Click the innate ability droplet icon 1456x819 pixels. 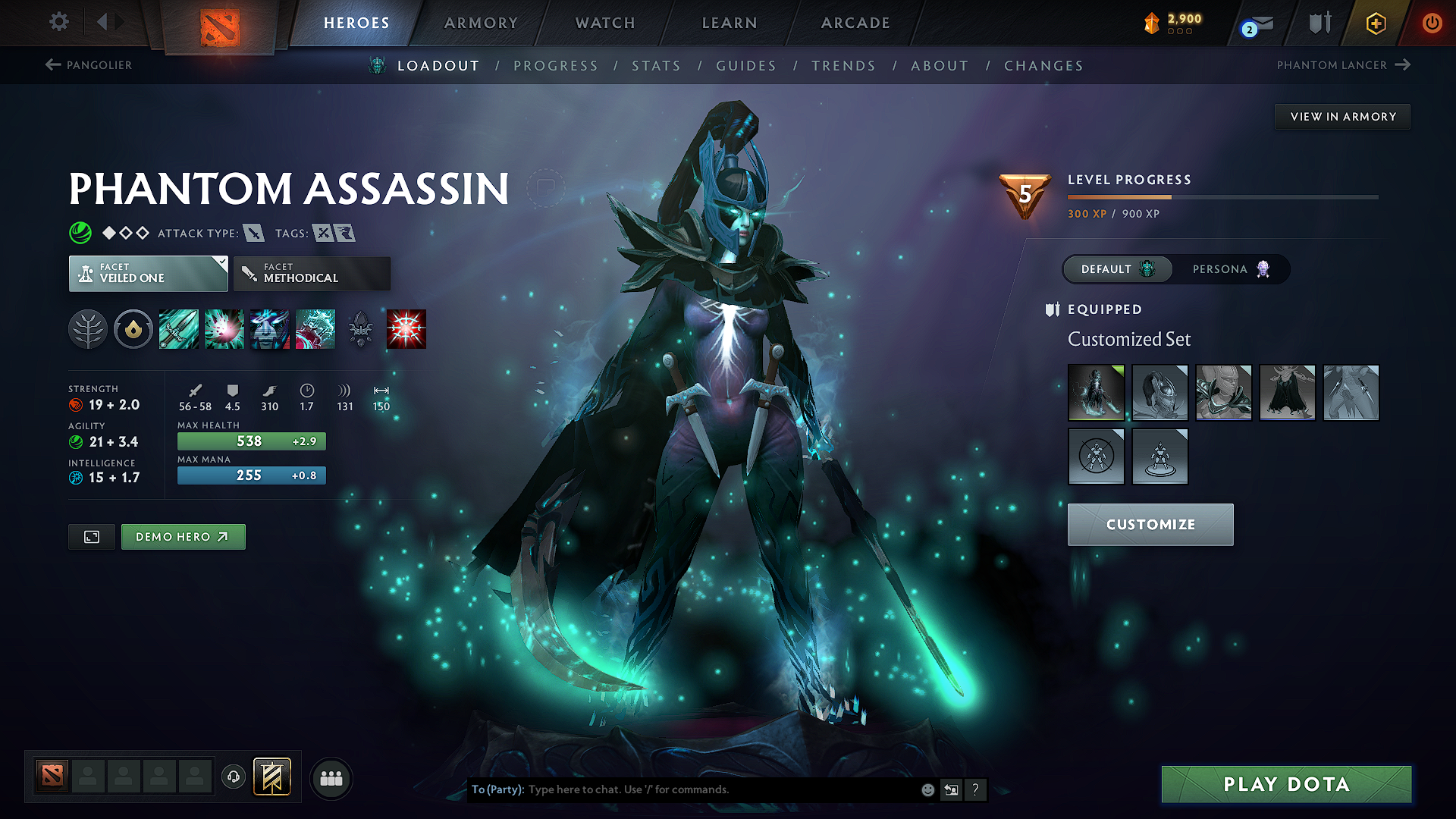[133, 328]
